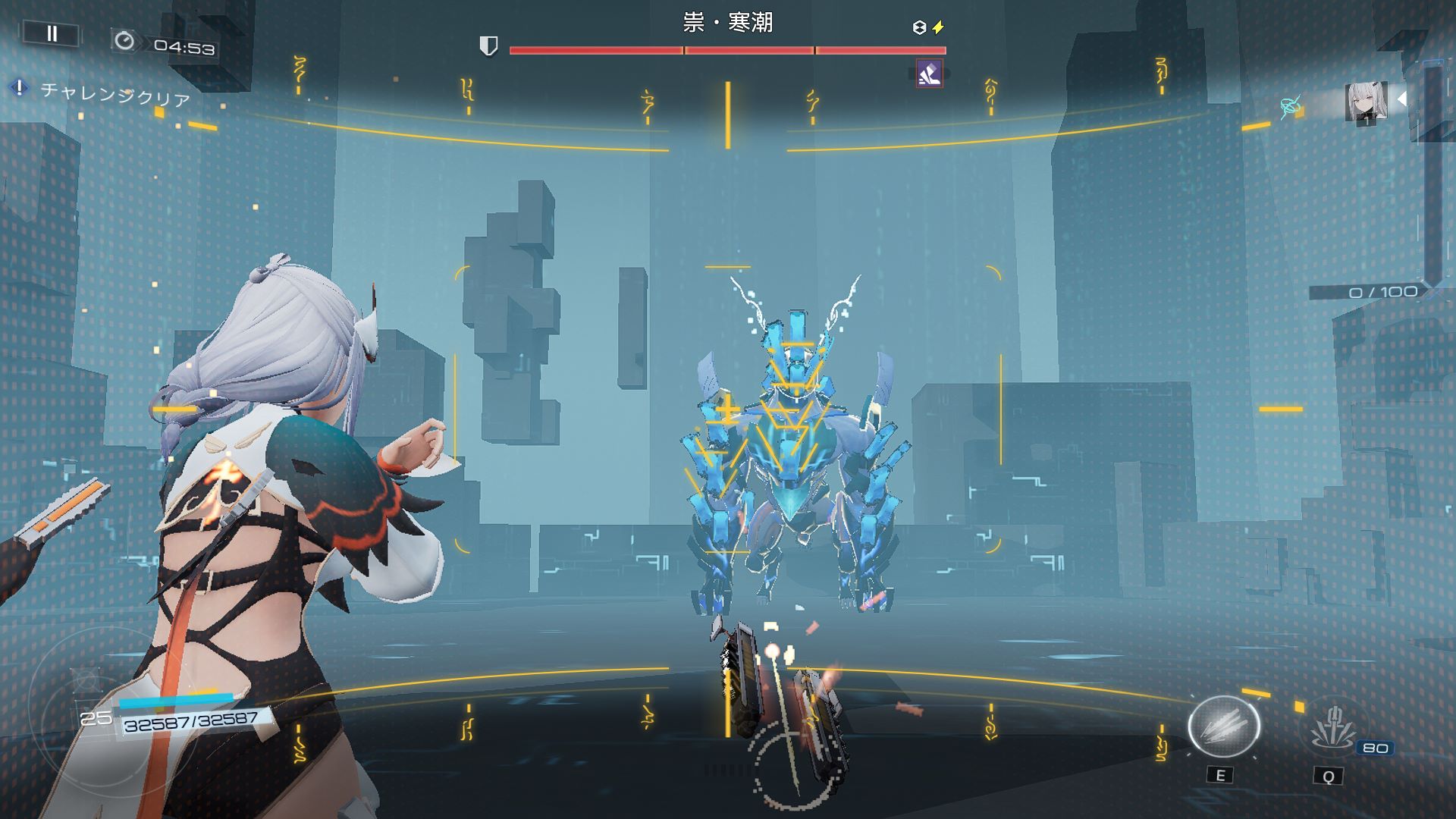Inspect the boss debuff status icon
Viewport: 1456px width, 819px height.
pyautogui.click(x=929, y=74)
